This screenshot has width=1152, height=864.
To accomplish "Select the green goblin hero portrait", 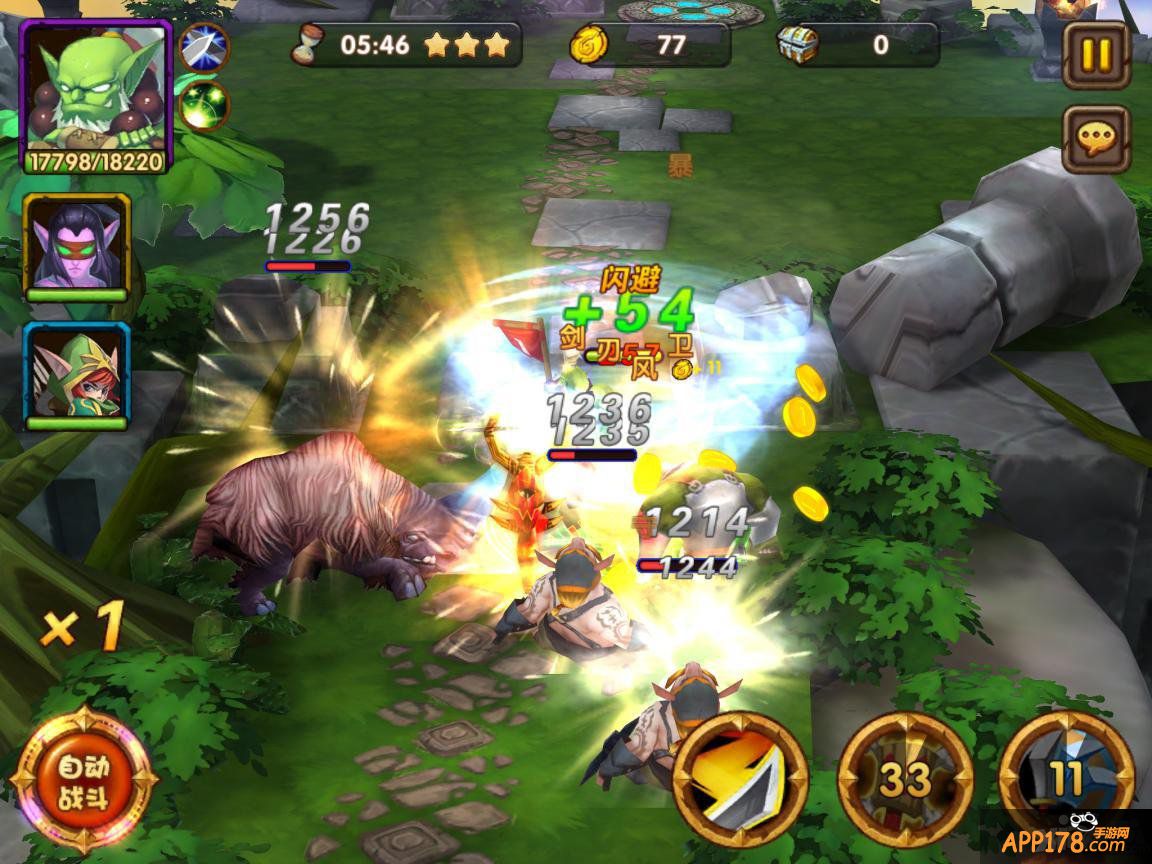I will click(x=96, y=96).
